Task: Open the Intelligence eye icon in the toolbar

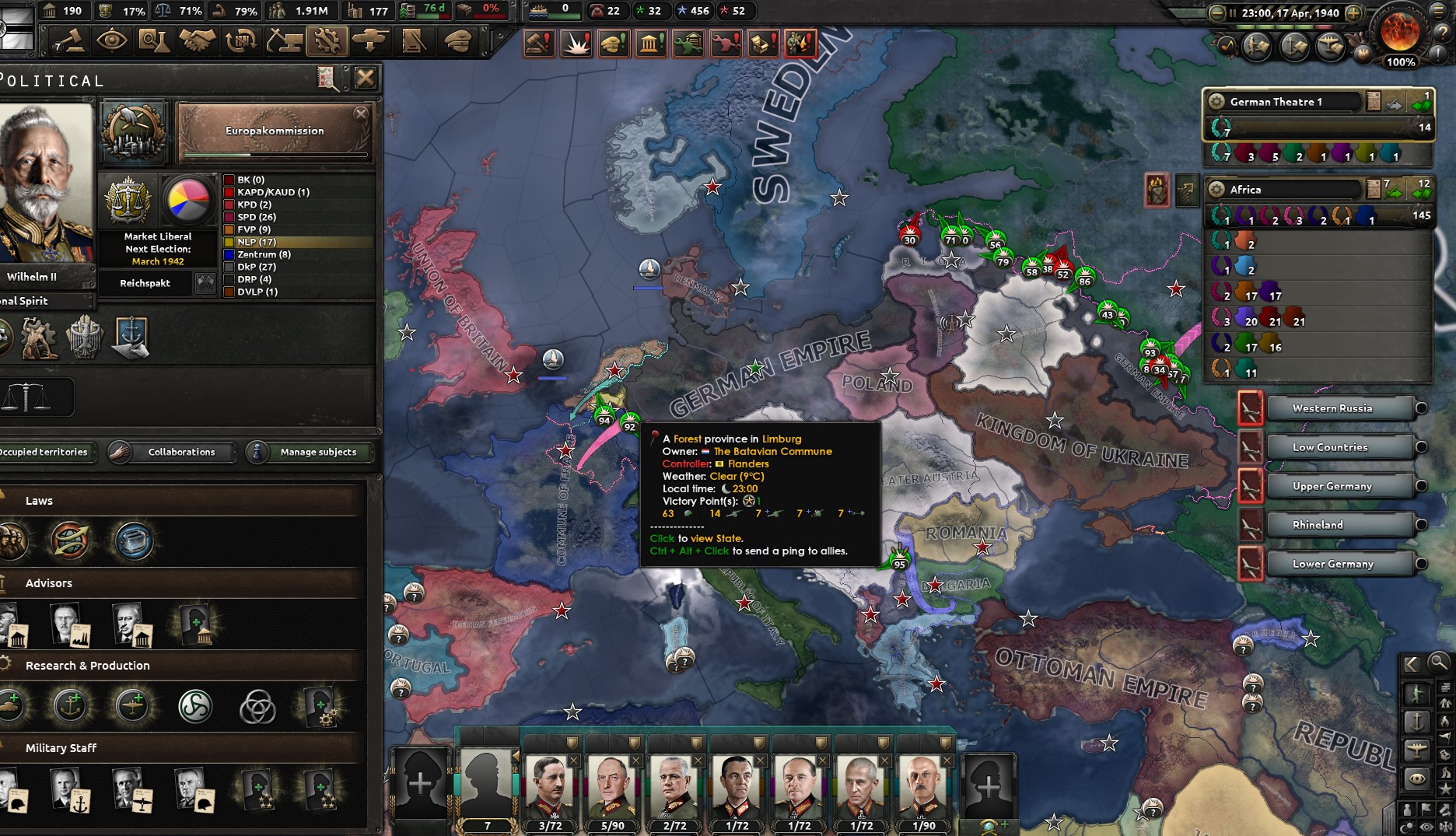Action: tap(112, 40)
